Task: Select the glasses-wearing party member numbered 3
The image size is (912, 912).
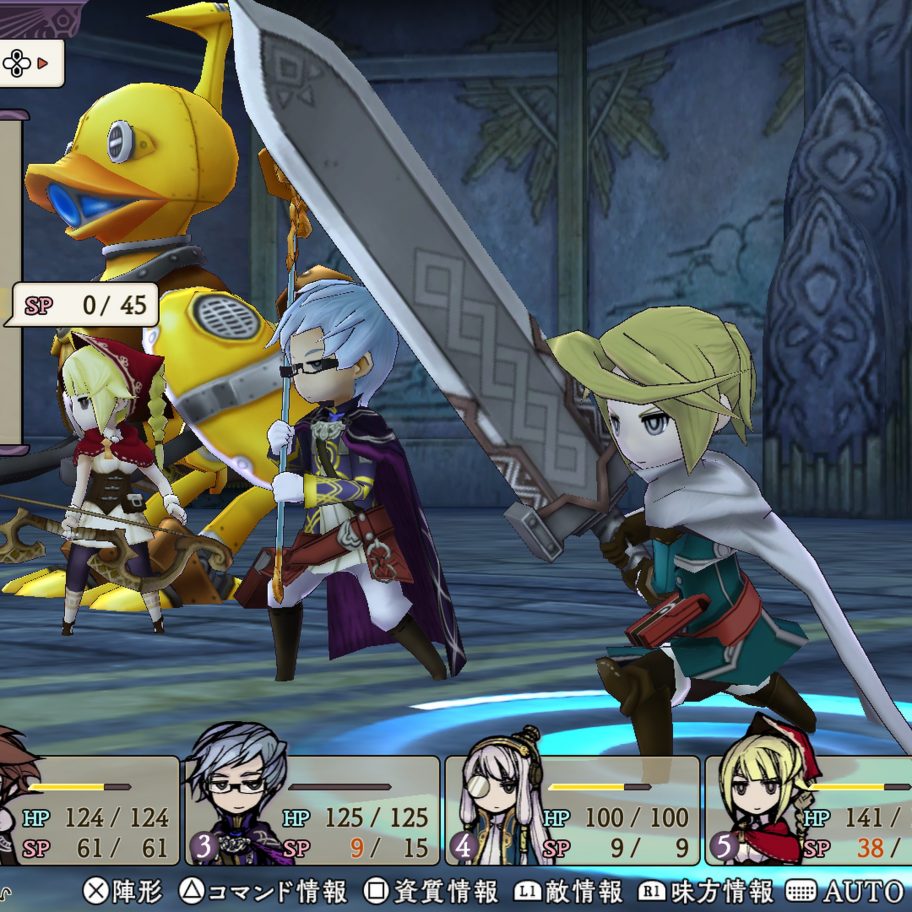Action: pos(312,810)
